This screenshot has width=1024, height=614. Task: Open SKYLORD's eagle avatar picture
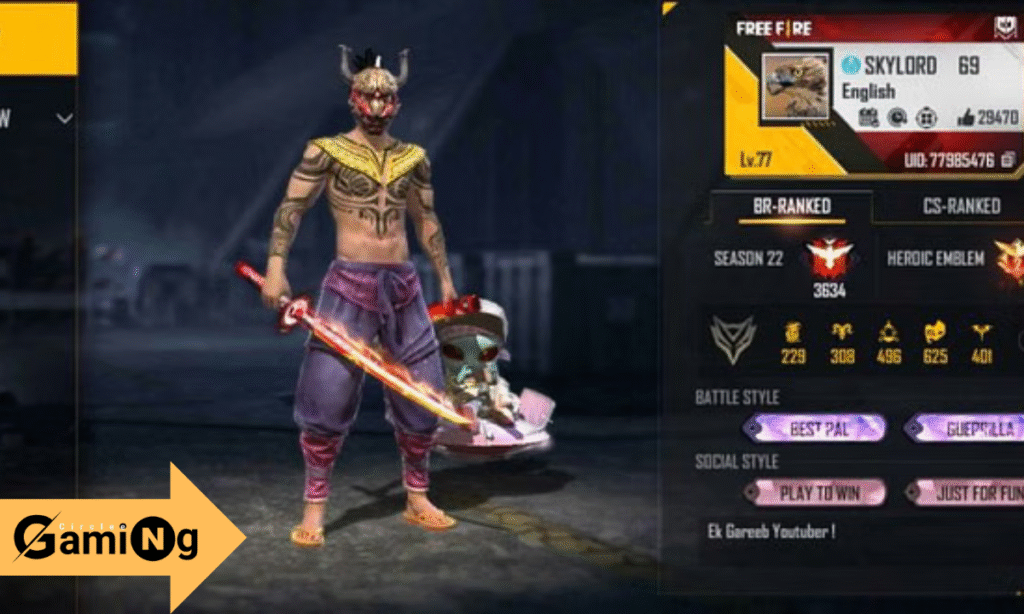[795, 87]
